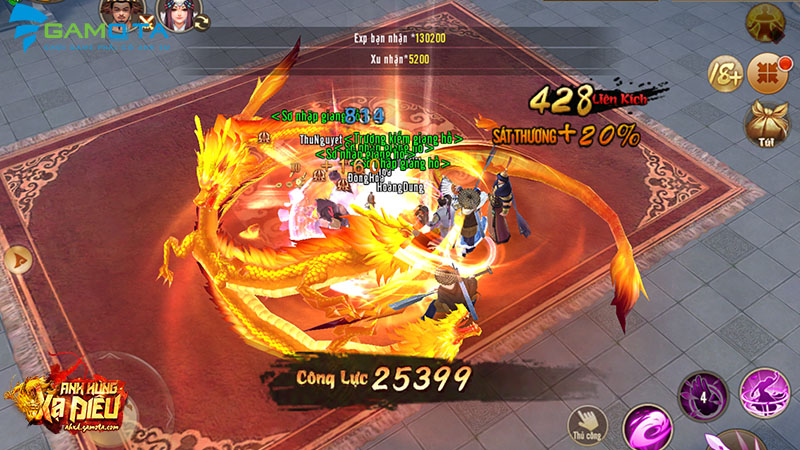Select the female character portrait

click(176, 13)
